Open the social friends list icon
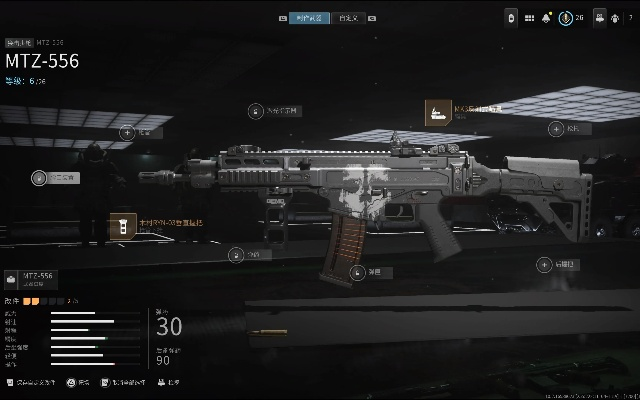This screenshot has height=400, width=640. pyautogui.click(x=598, y=18)
